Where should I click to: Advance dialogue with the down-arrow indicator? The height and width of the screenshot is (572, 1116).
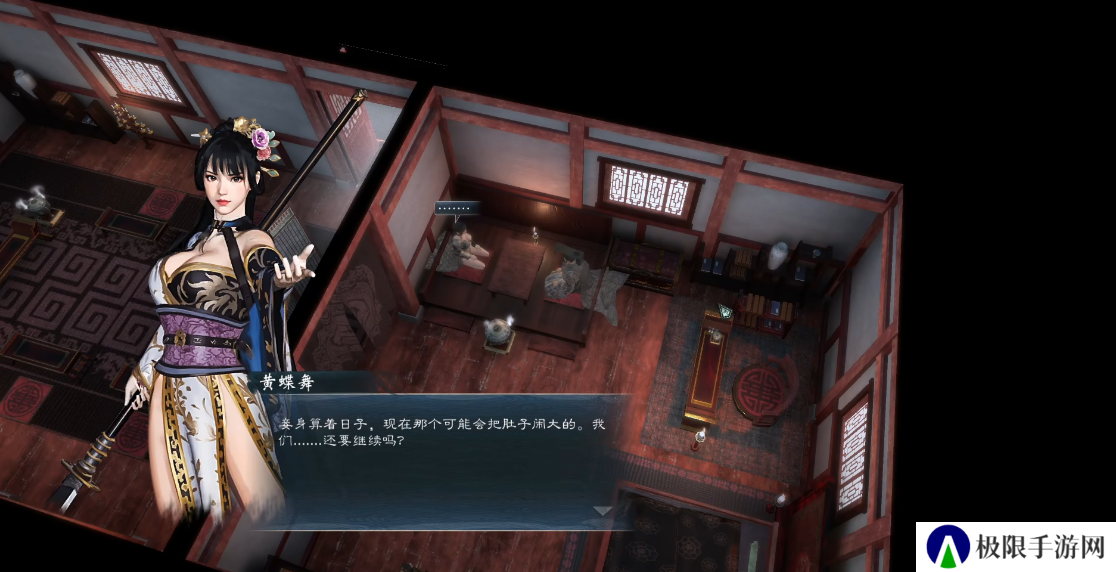pos(602,510)
